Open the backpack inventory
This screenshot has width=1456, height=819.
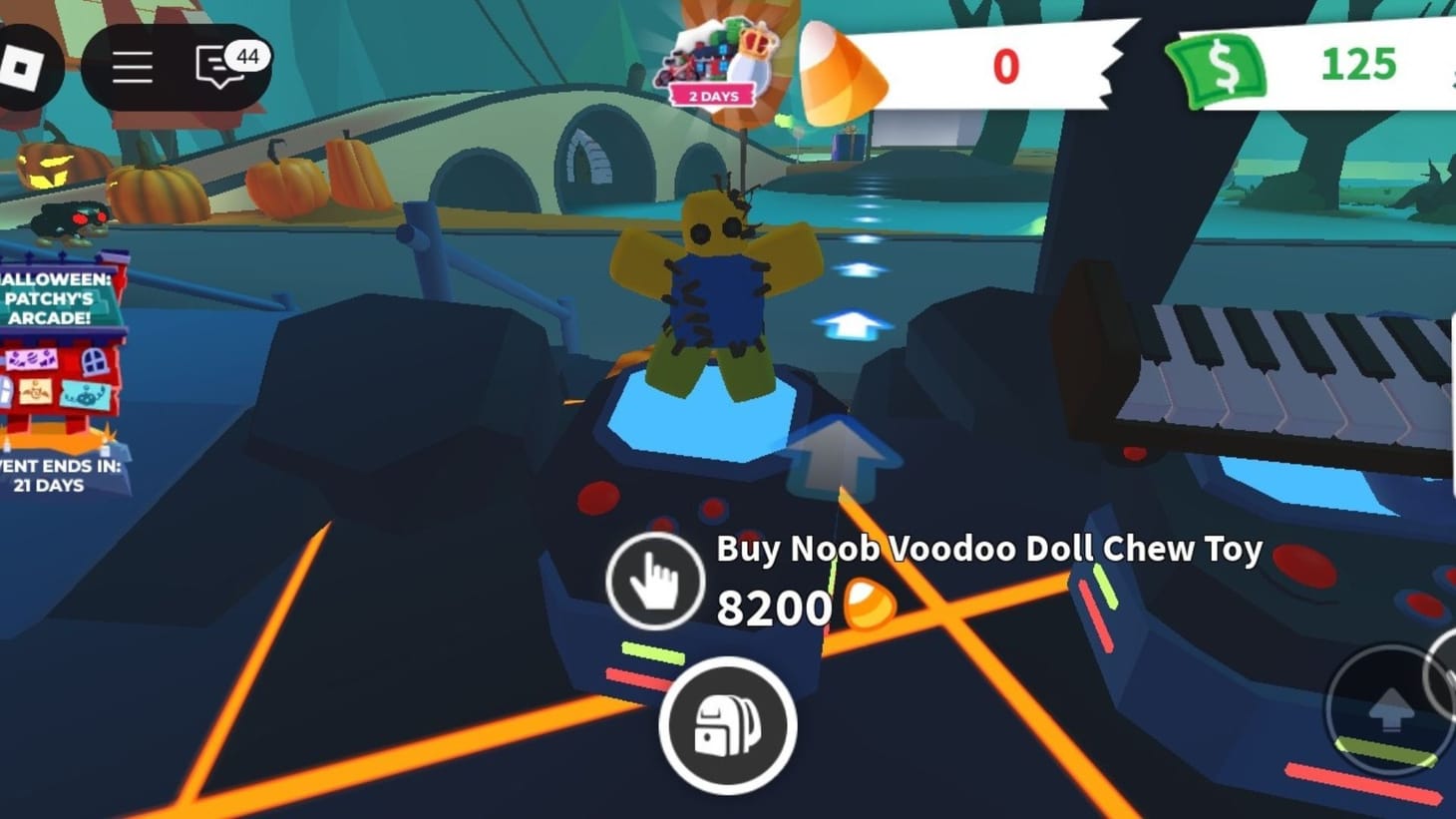731,727
